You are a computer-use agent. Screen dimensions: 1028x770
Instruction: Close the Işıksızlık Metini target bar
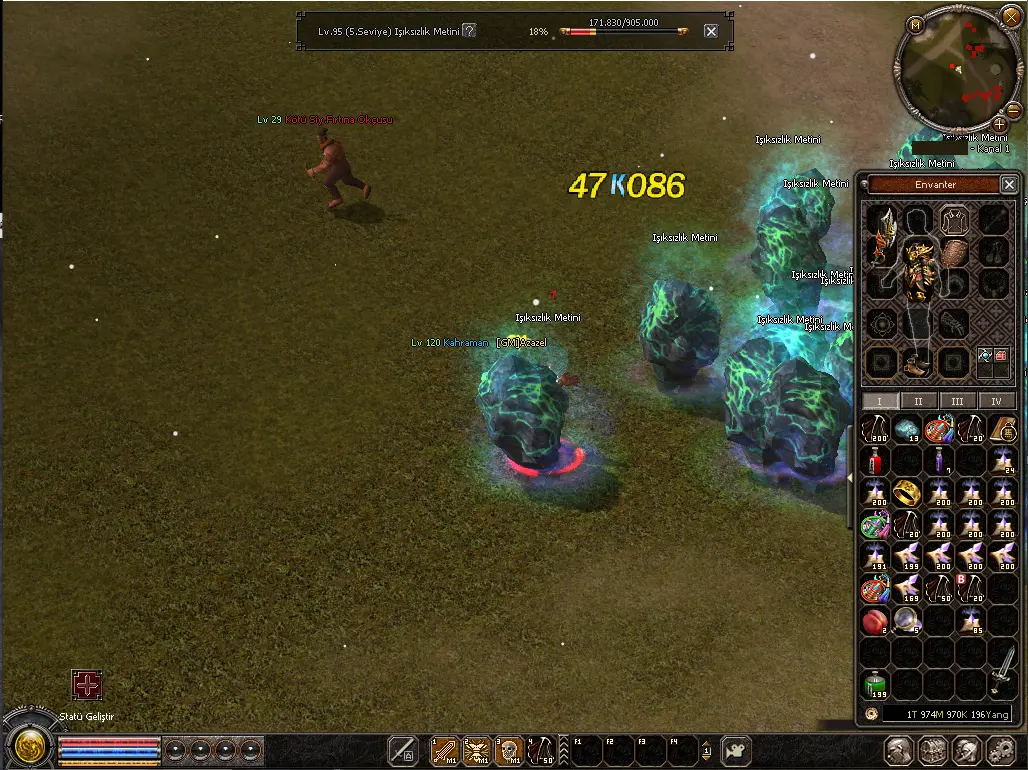[x=711, y=31]
